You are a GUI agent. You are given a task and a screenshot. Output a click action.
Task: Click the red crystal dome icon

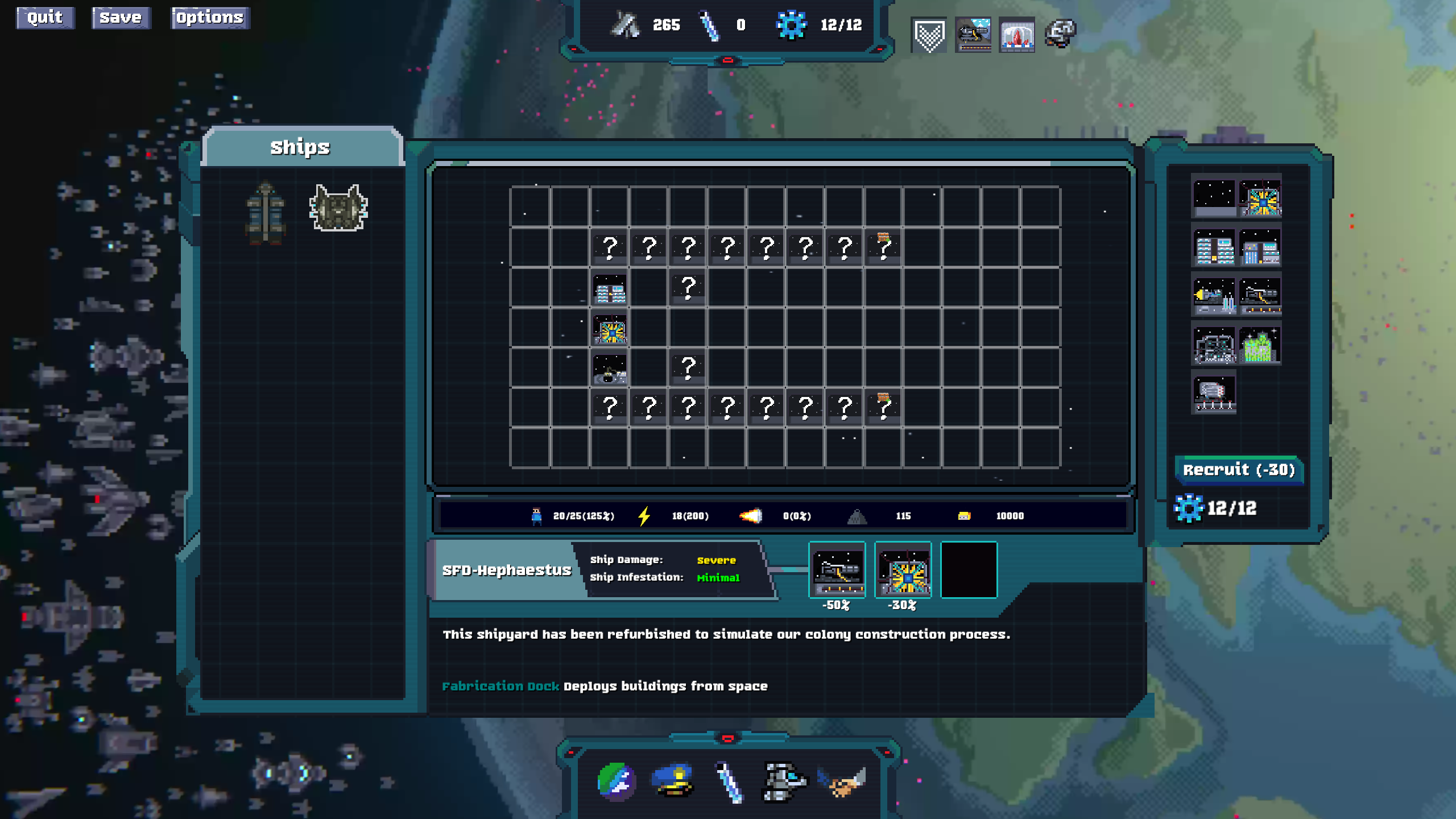pyautogui.click(x=1017, y=35)
